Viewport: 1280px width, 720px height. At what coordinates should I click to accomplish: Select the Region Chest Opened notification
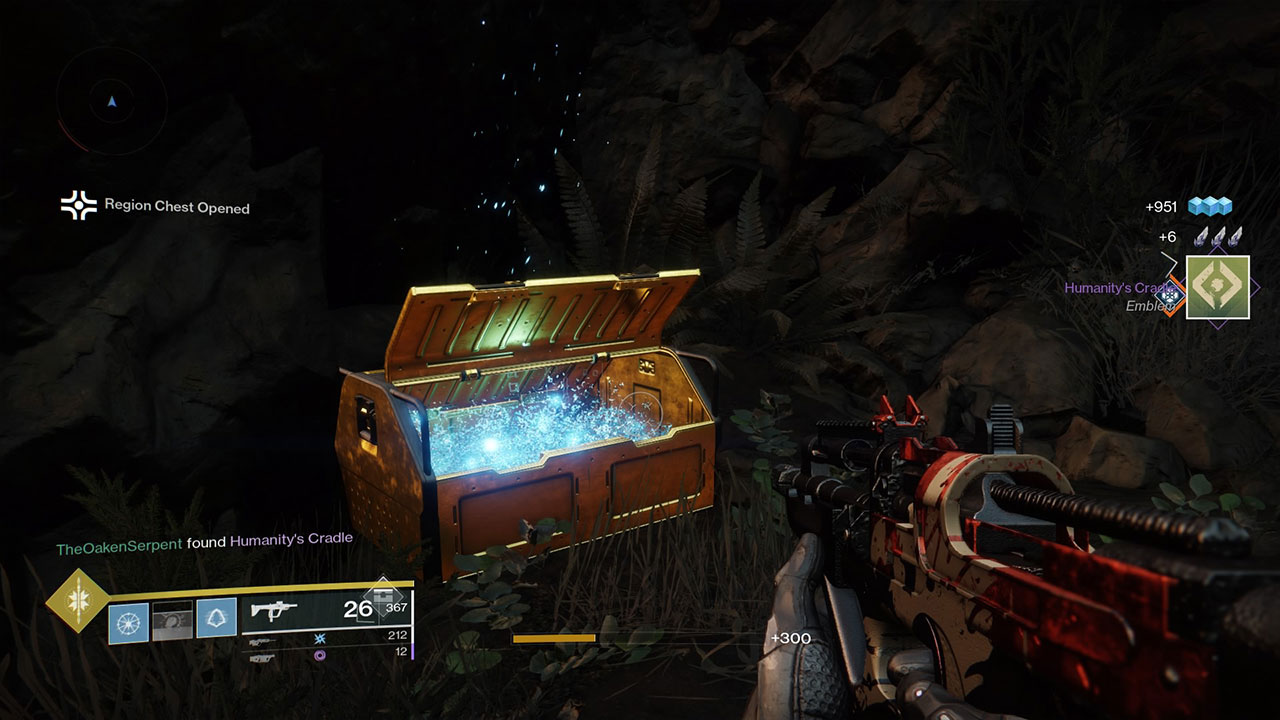pos(155,207)
